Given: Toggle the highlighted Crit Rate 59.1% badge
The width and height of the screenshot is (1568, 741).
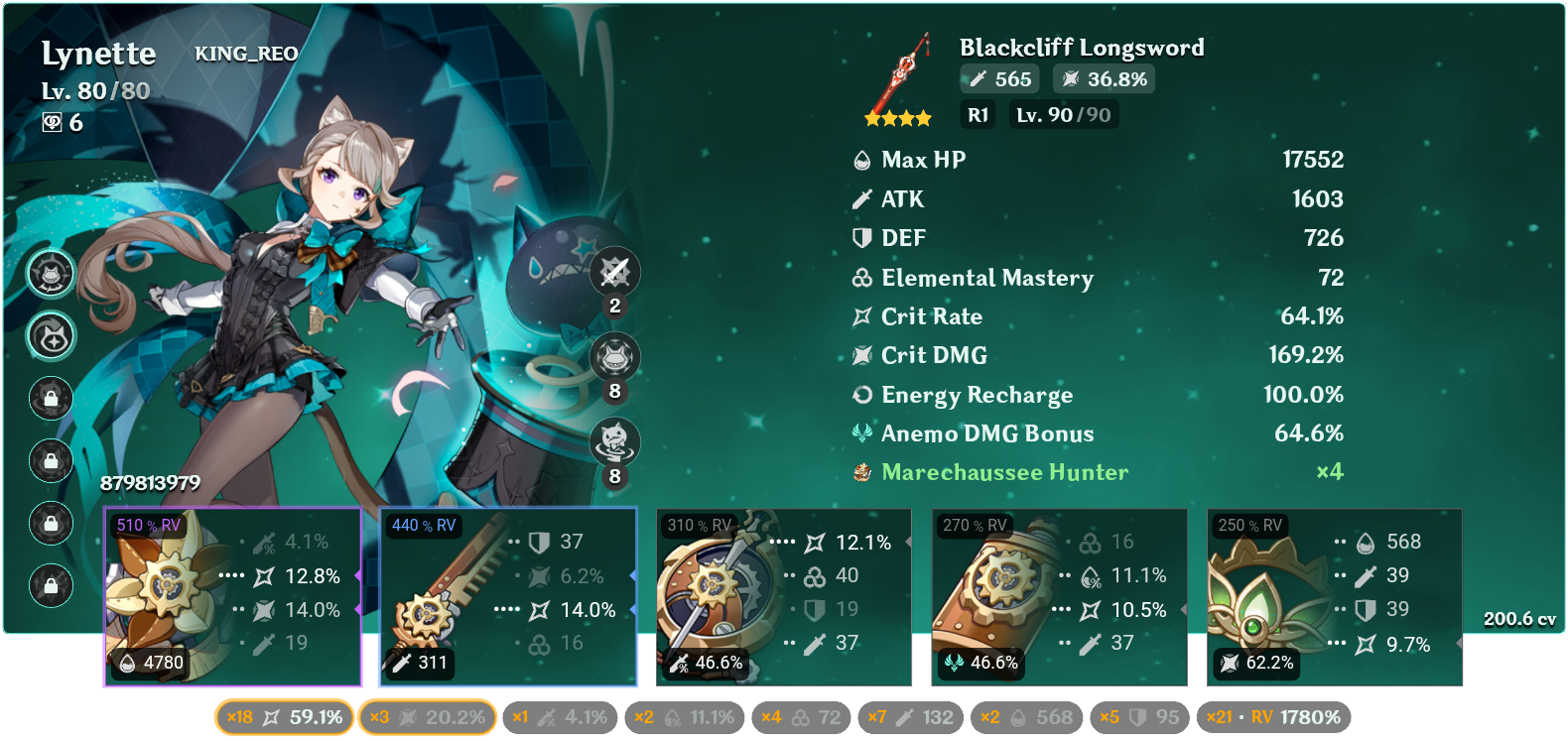Looking at the screenshot, I should coord(283,716).
